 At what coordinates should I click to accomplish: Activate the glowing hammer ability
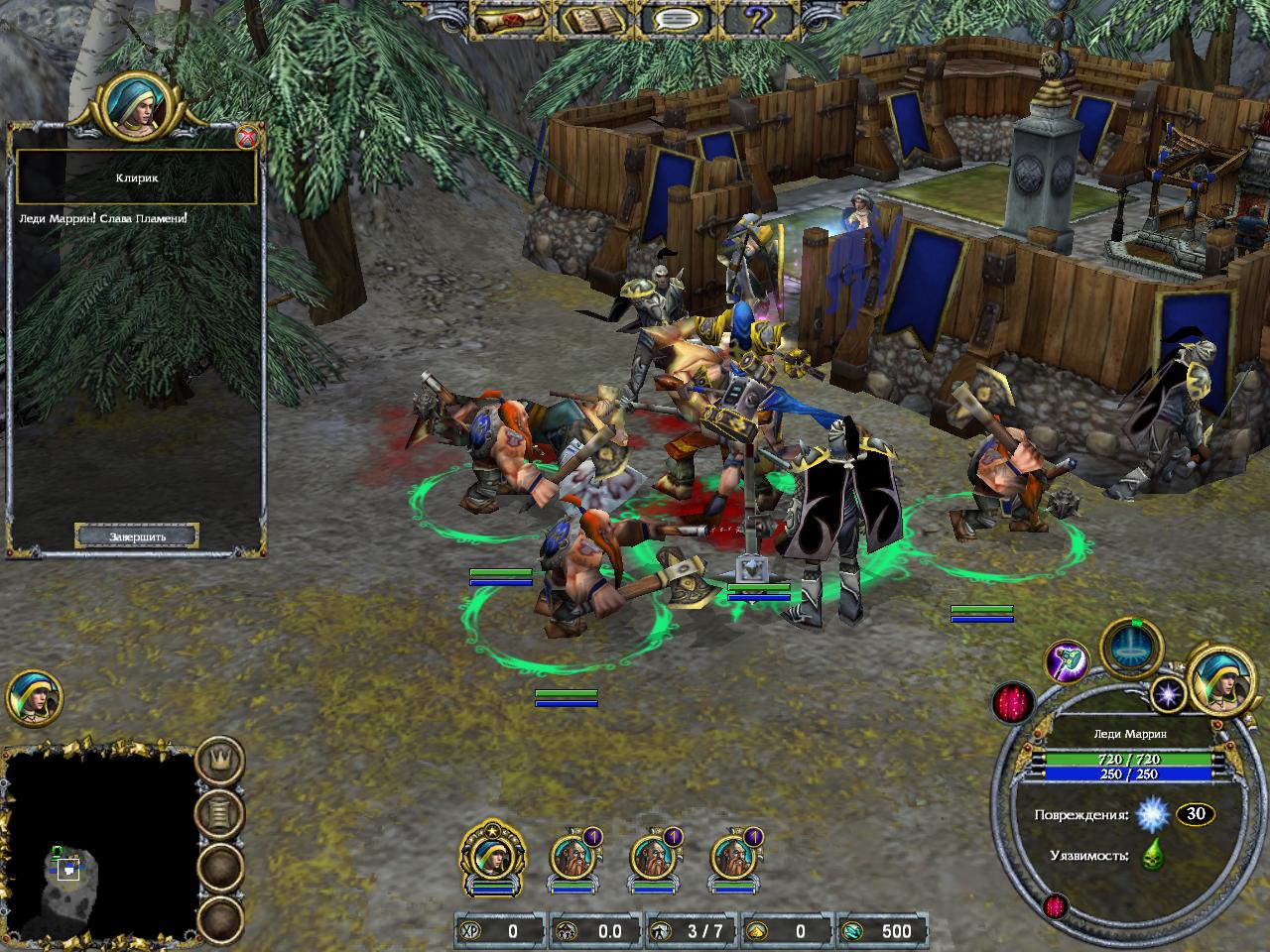tap(1067, 661)
